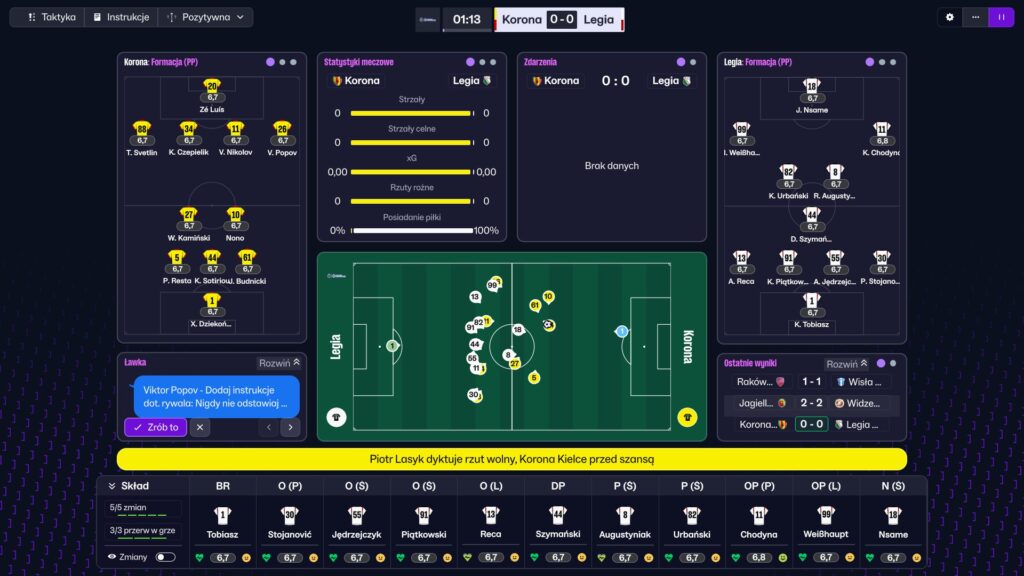
Task: Toggle the Zmiany switch
Action: (x=165, y=557)
